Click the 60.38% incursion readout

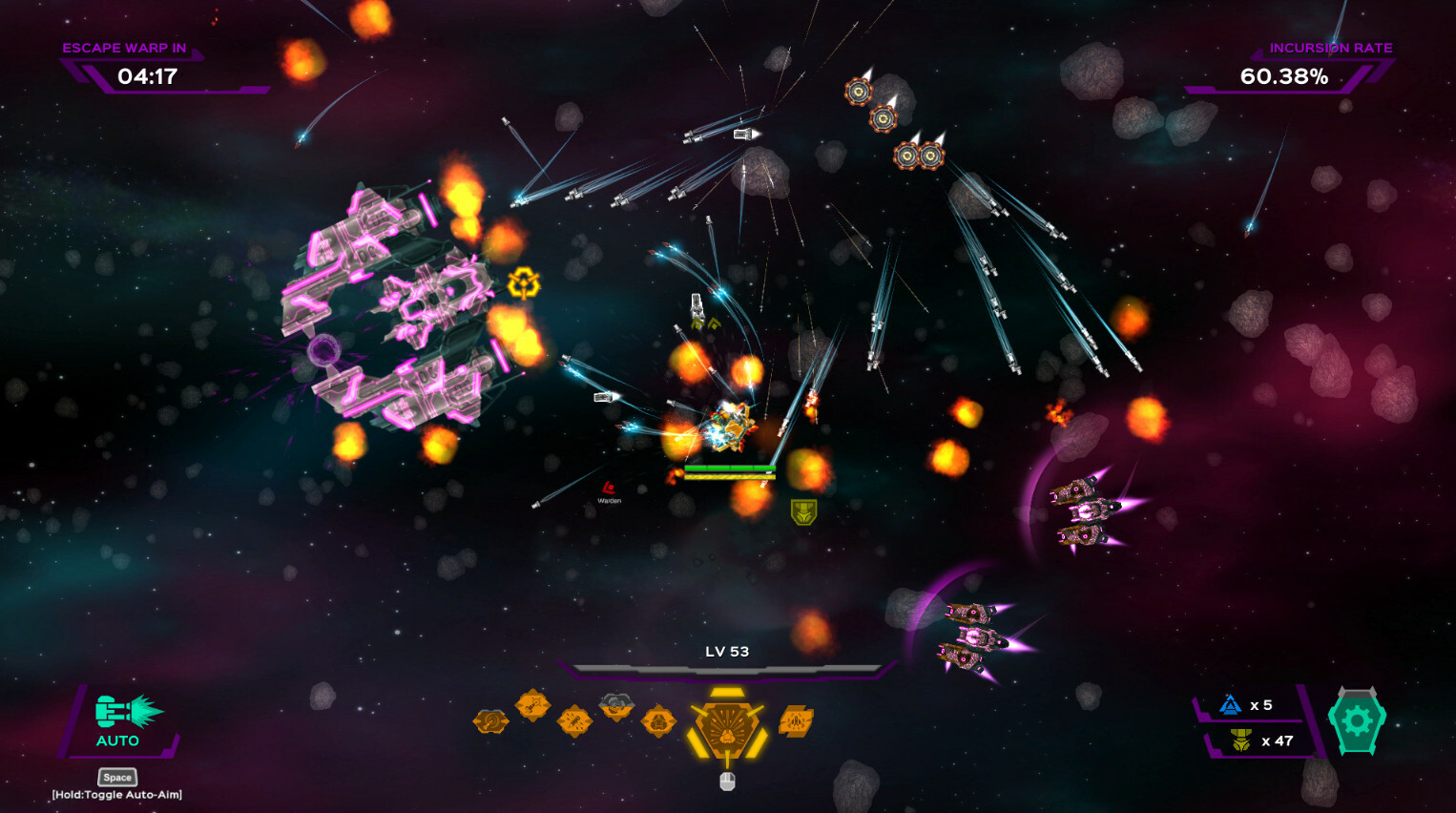click(1283, 76)
